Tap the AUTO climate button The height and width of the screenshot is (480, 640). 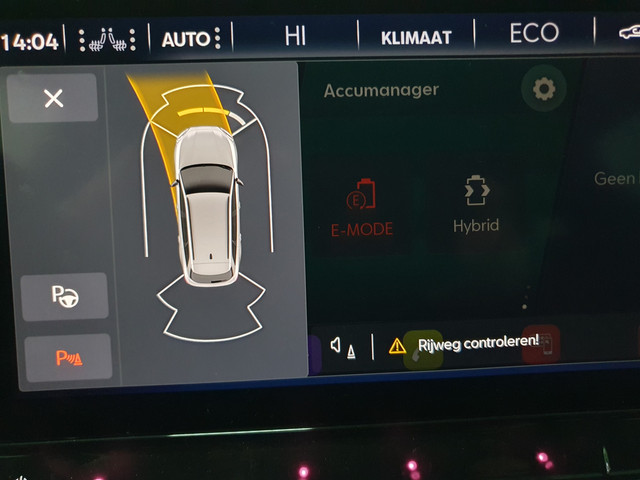tap(186, 40)
